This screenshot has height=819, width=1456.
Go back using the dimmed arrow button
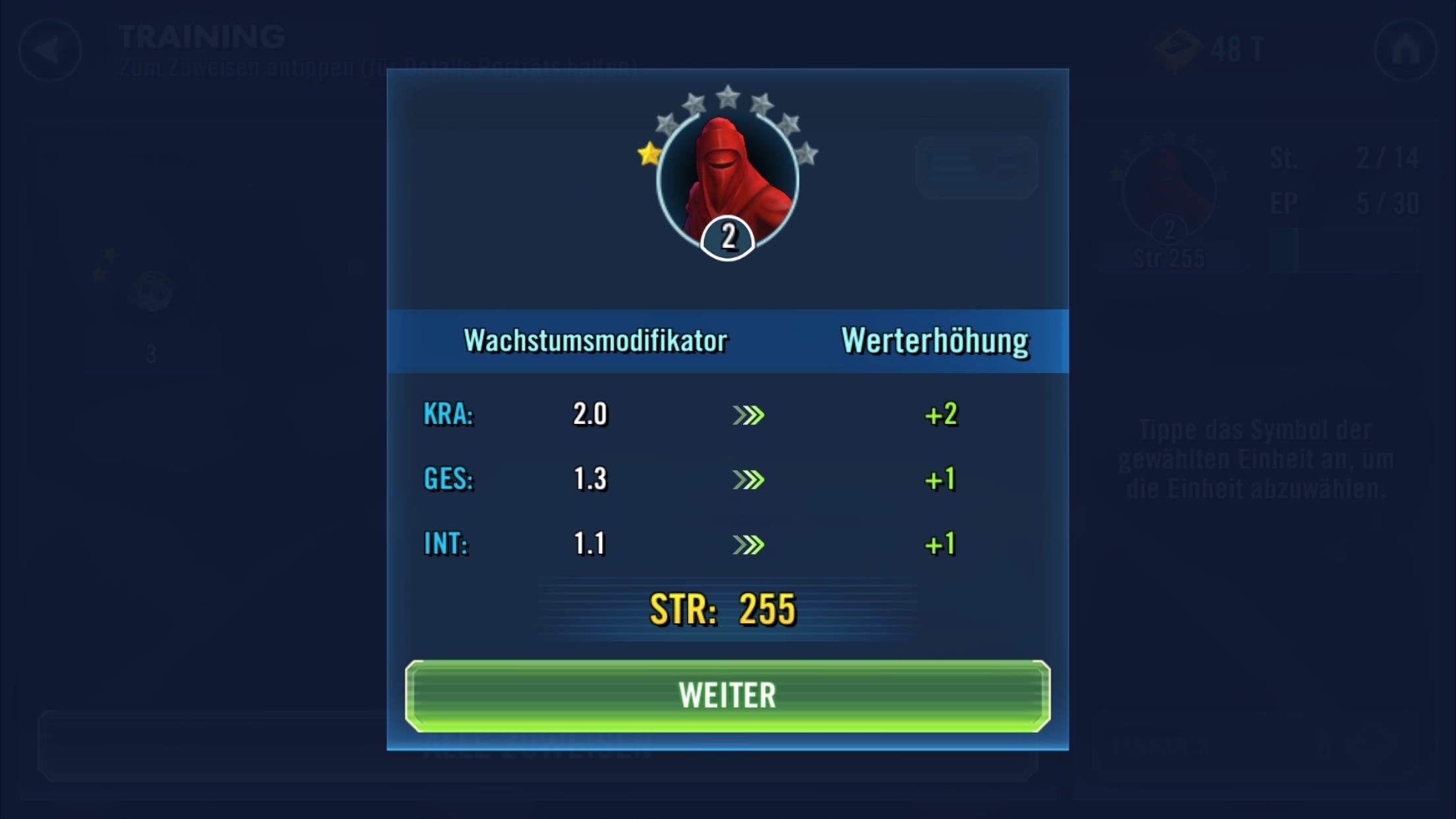[x=50, y=50]
